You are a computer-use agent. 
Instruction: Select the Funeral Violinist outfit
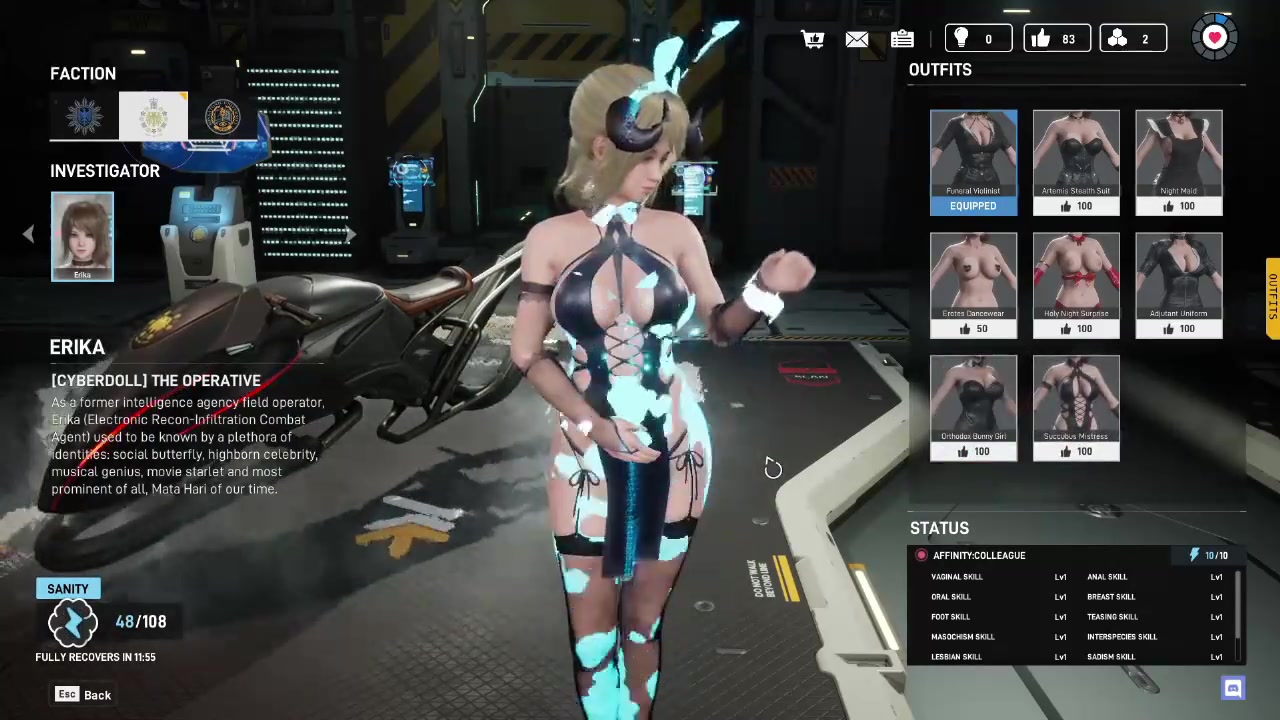point(973,162)
